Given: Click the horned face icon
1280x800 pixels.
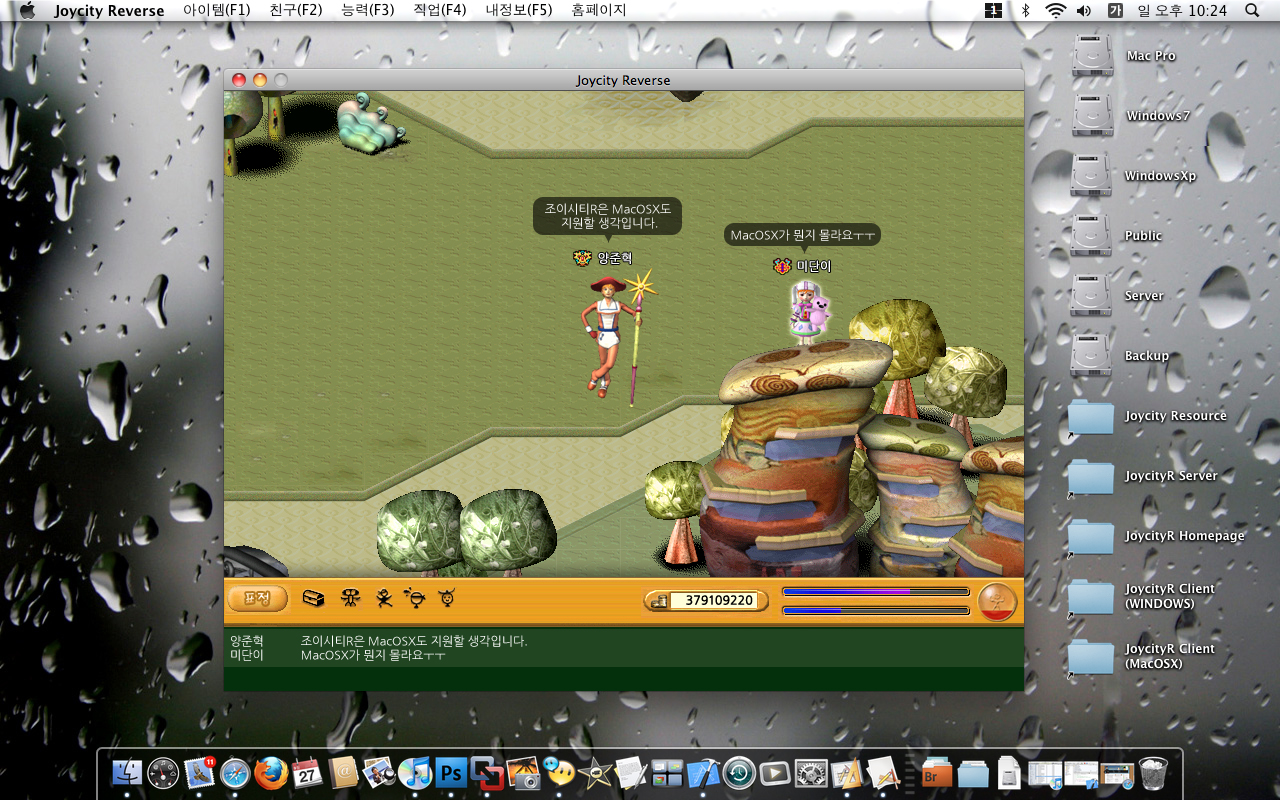Looking at the screenshot, I should [x=446, y=598].
